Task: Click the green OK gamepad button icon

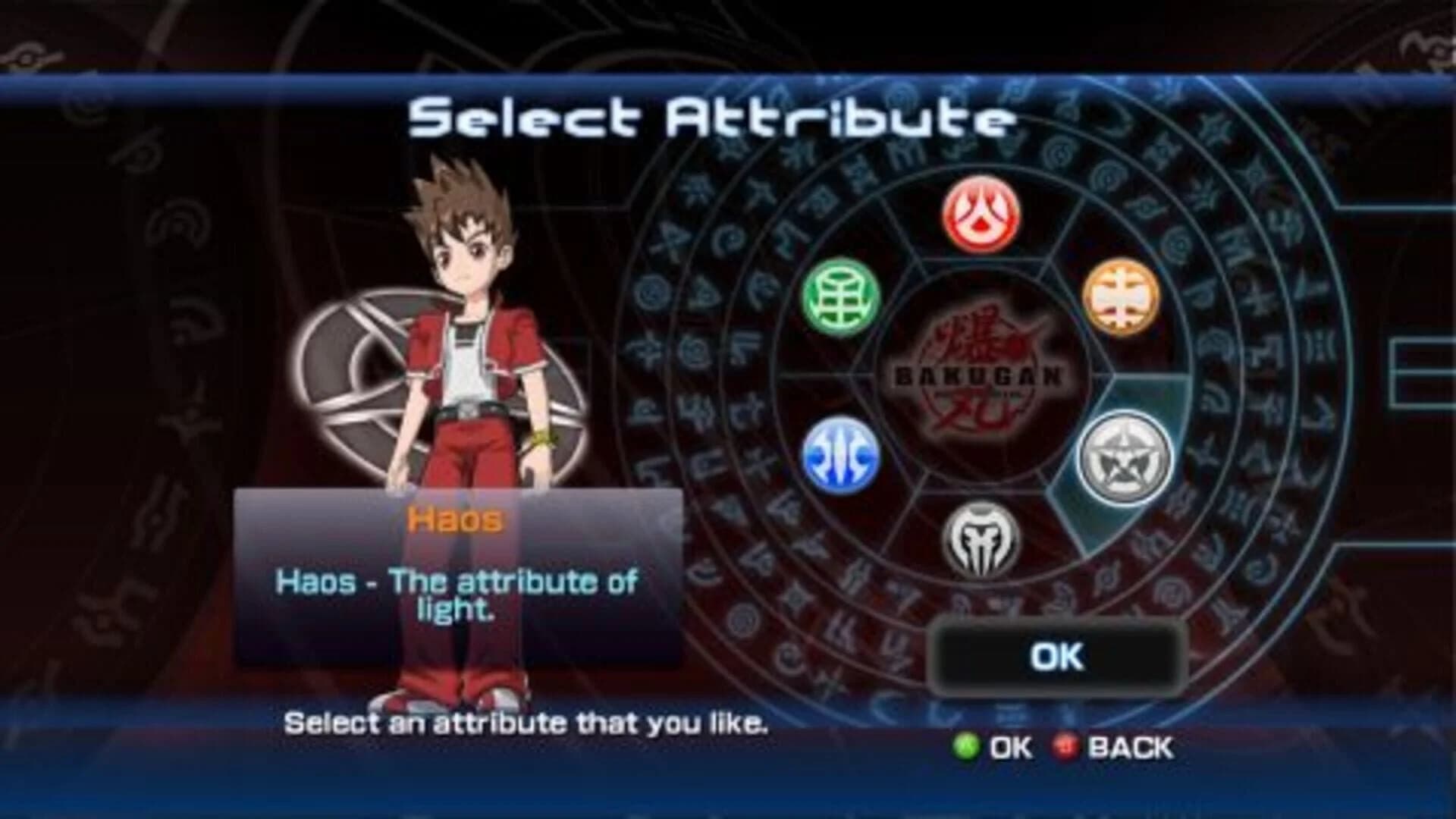Action: pyautogui.click(x=965, y=747)
